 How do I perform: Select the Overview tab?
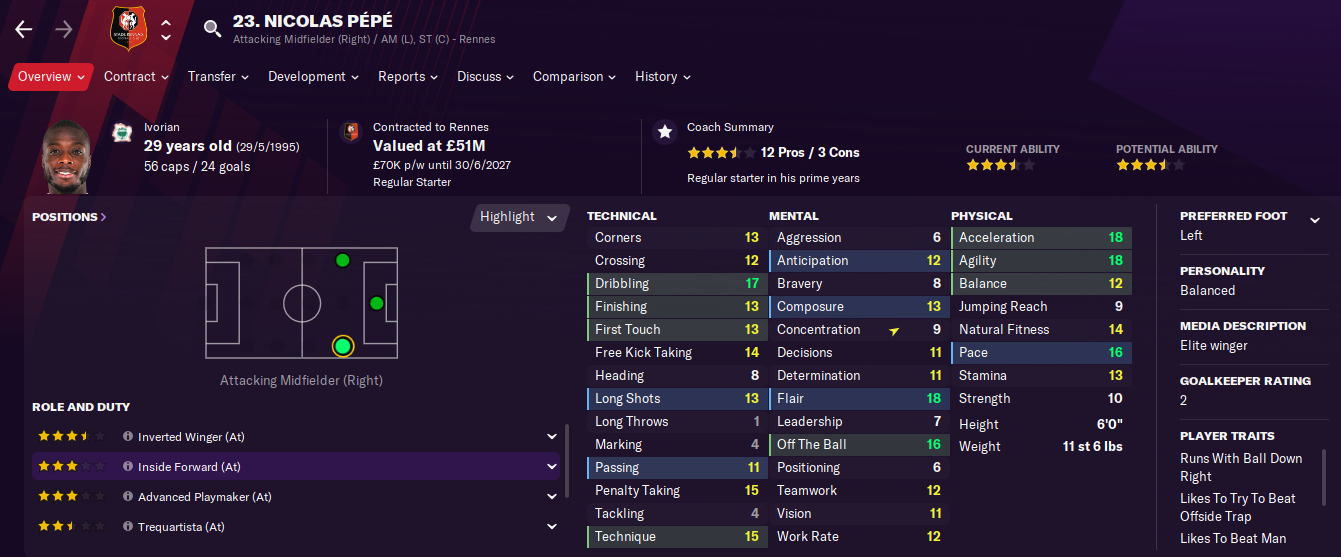51,77
